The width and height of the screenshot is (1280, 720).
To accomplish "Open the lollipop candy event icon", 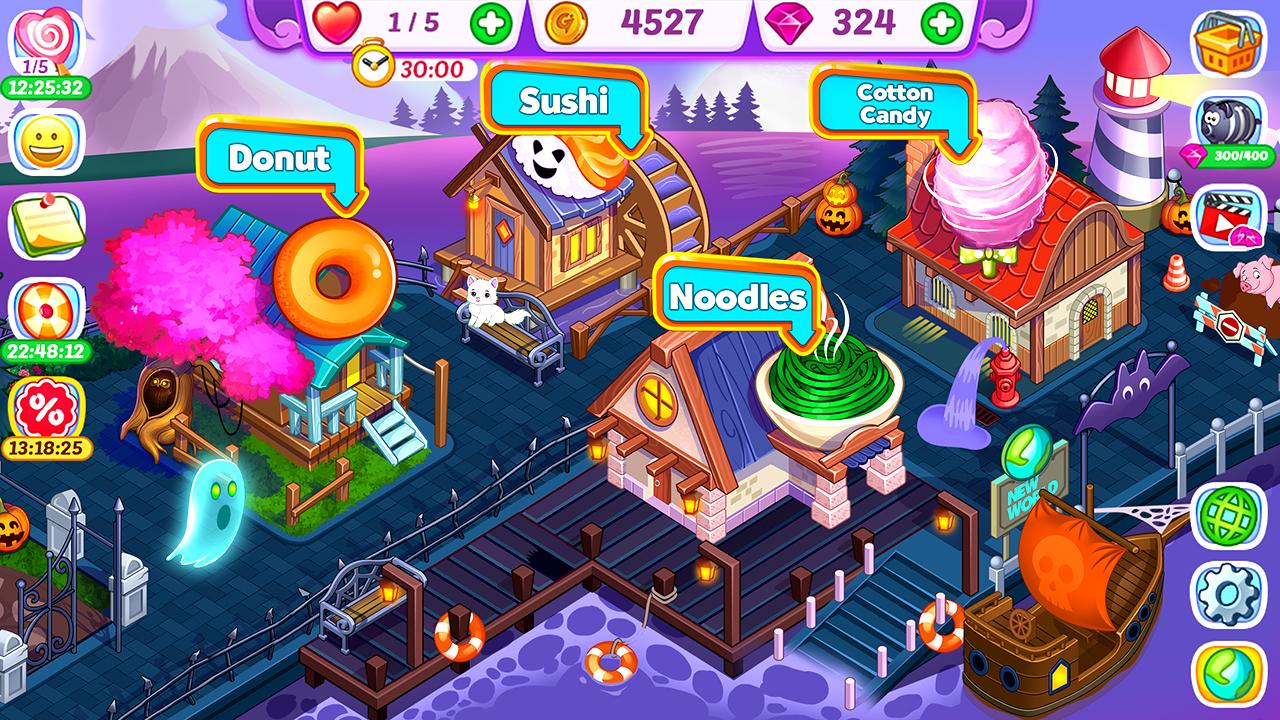I will (x=46, y=42).
